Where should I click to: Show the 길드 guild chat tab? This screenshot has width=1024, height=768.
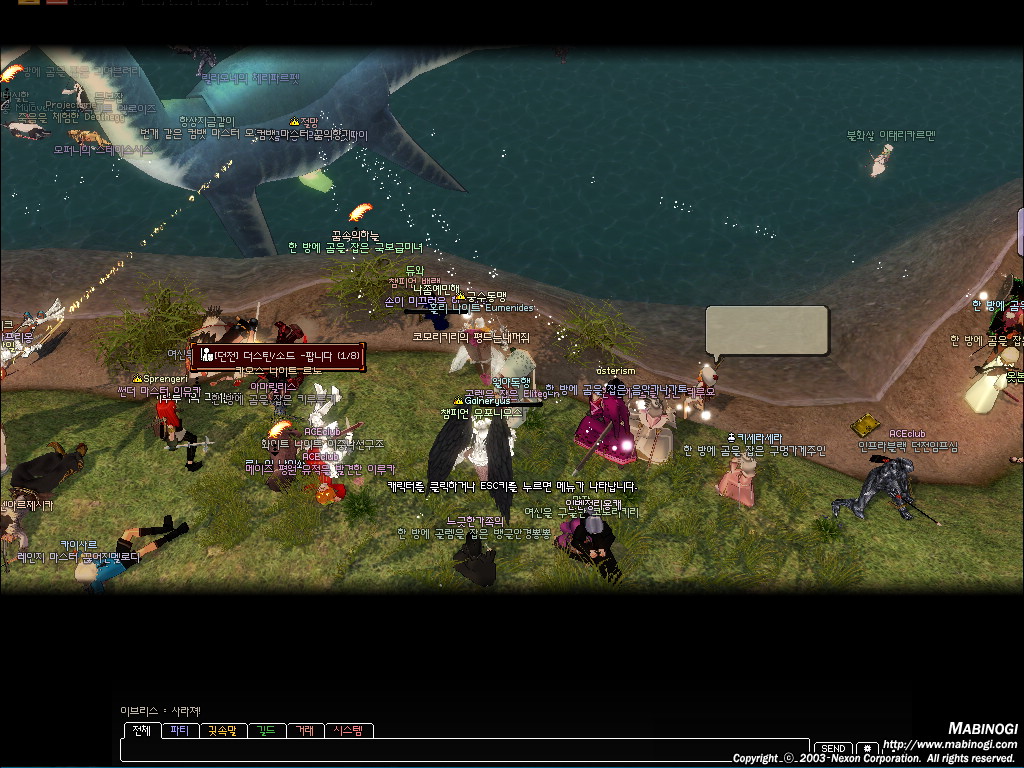point(267,731)
